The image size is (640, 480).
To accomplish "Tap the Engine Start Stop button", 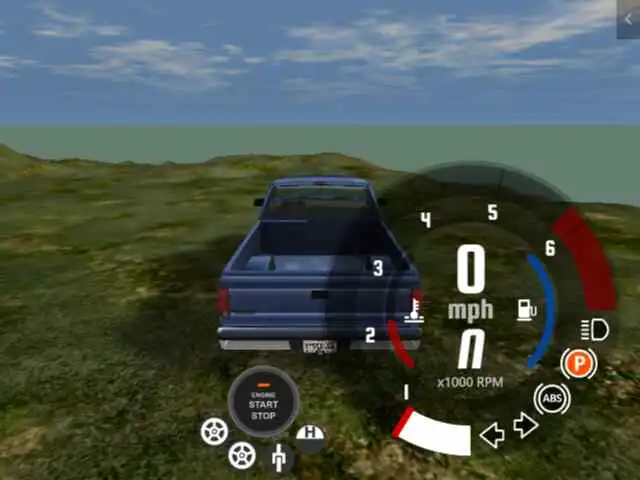I will [263, 402].
